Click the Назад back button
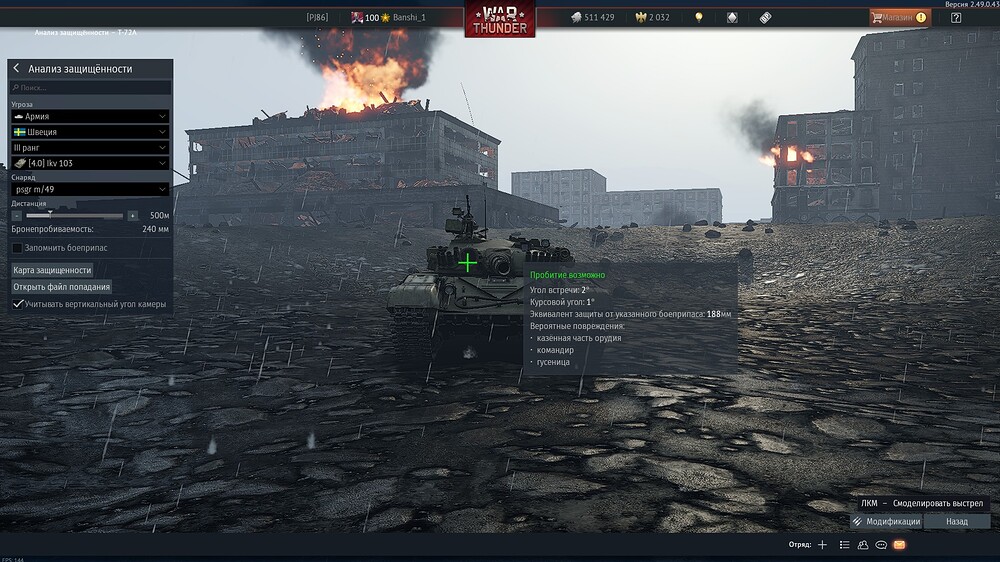This screenshot has height=562, width=1000. point(957,521)
